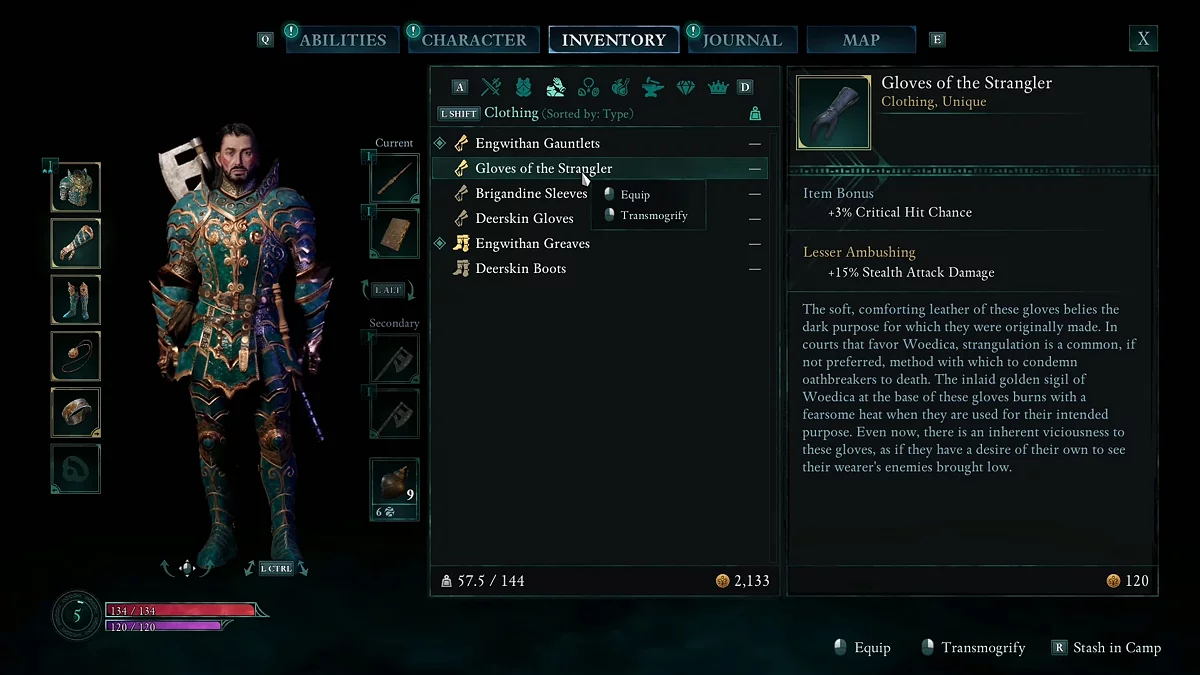Open the chest armor category filter
The image size is (1200, 675).
[x=523, y=87]
